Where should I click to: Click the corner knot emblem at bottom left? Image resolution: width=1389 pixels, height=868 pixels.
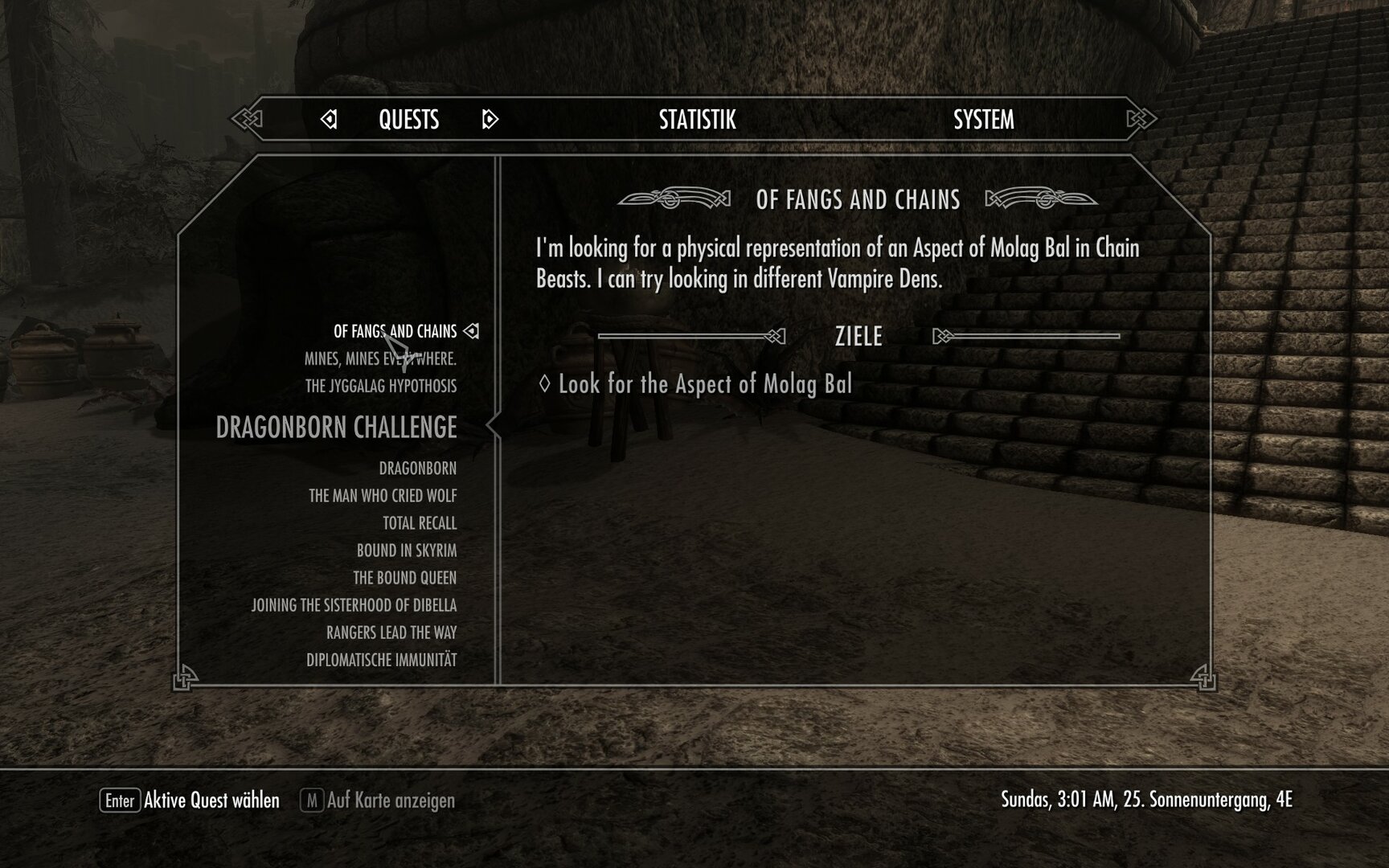point(186,679)
